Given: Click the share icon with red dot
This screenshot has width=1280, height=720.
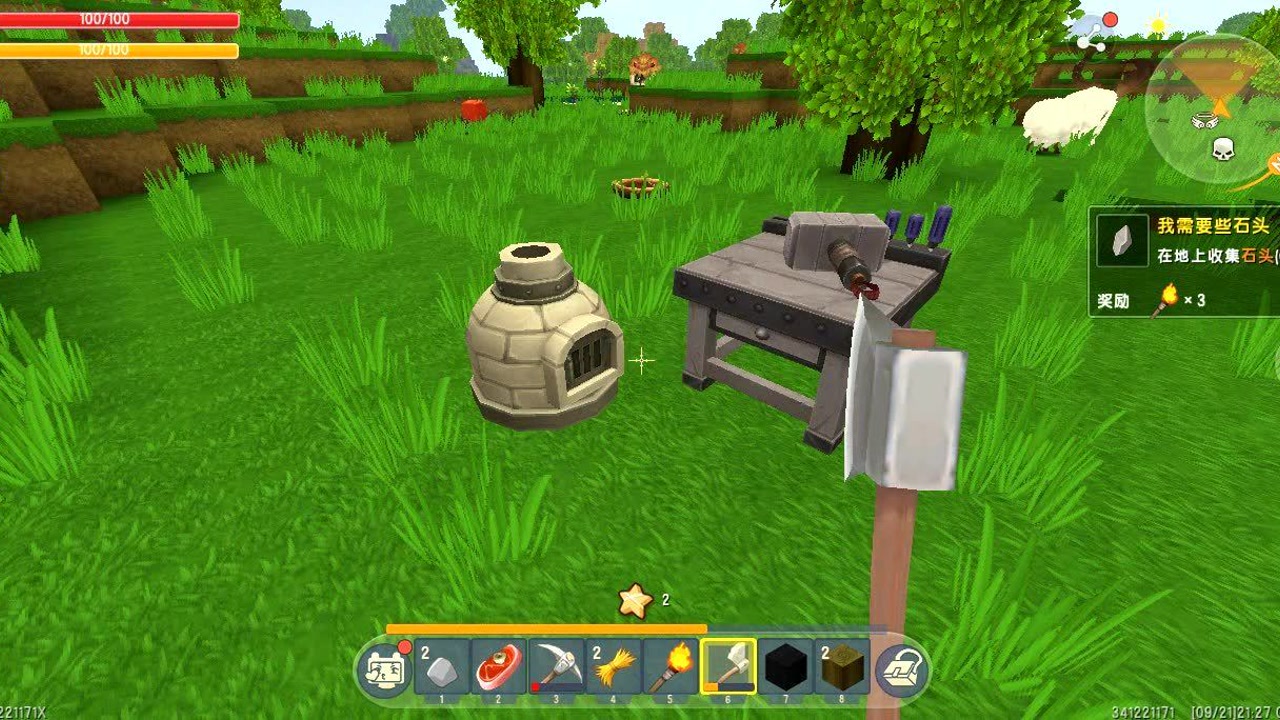Looking at the screenshot, I should [1096, 32].
